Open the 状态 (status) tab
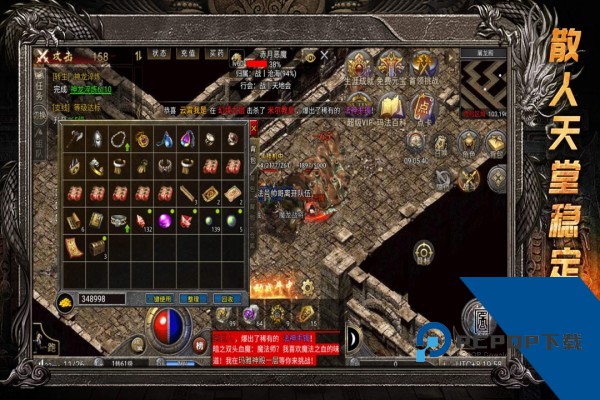 [x=160, y=52]
